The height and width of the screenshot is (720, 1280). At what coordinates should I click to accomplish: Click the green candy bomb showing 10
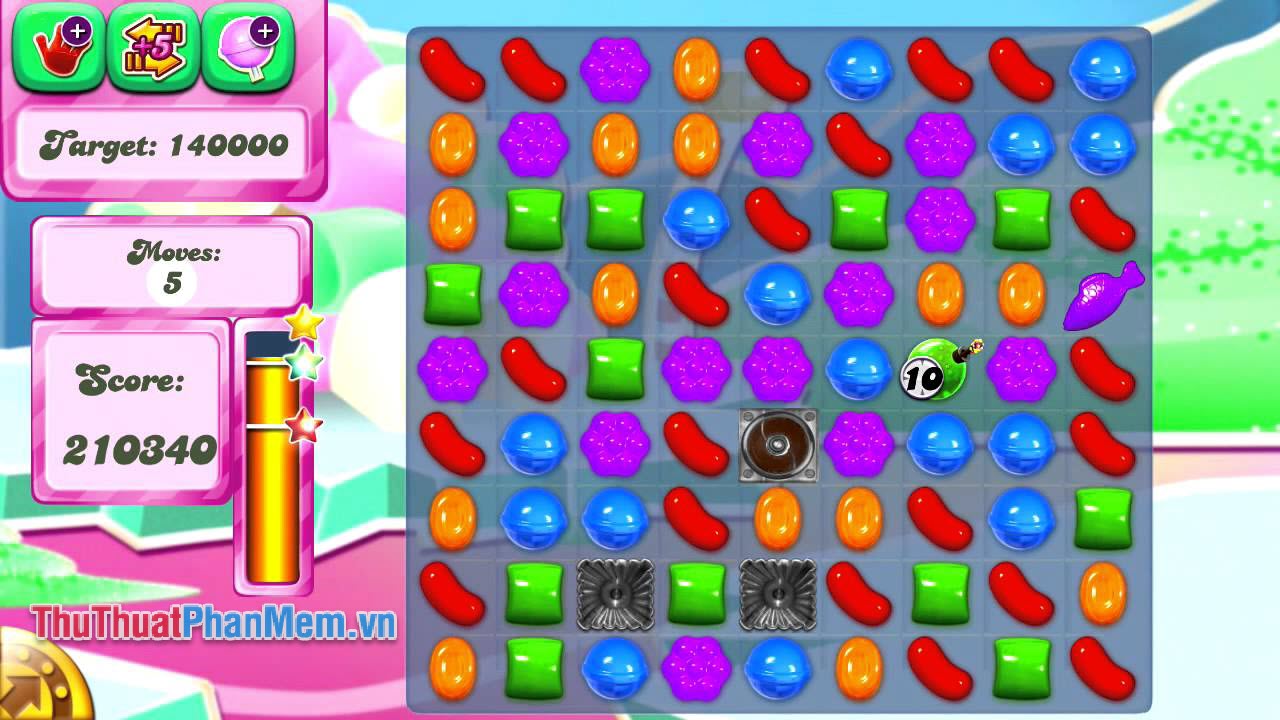tap(933, 370)
